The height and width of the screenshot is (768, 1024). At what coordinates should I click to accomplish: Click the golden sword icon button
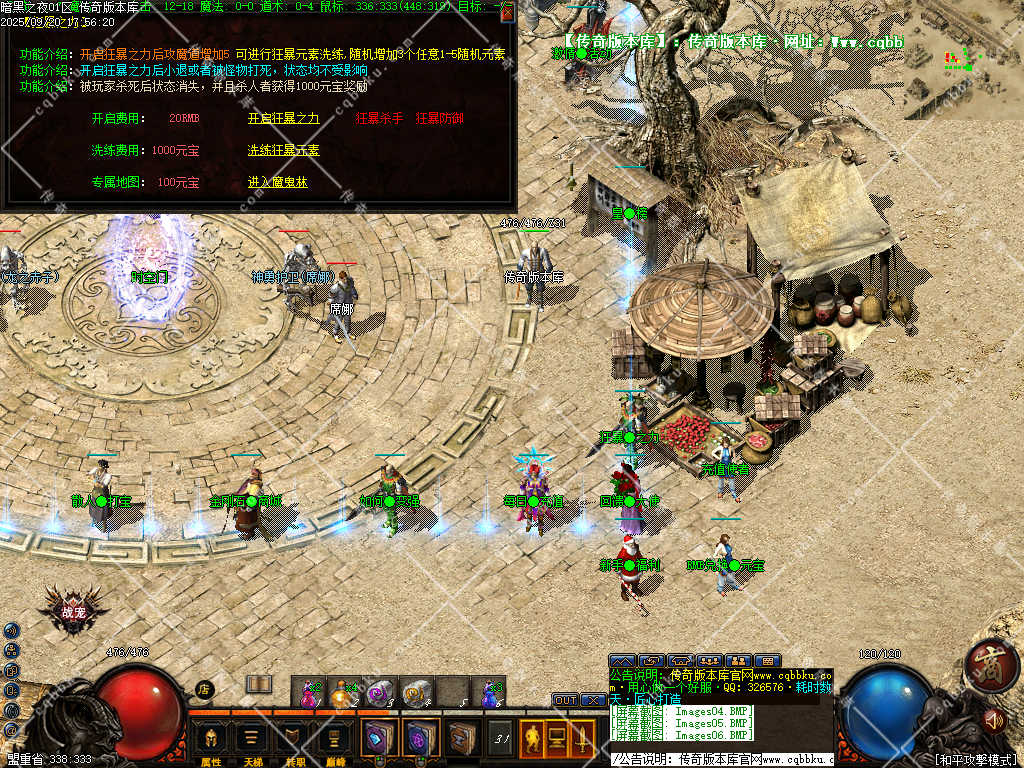(x=582, y=740)
